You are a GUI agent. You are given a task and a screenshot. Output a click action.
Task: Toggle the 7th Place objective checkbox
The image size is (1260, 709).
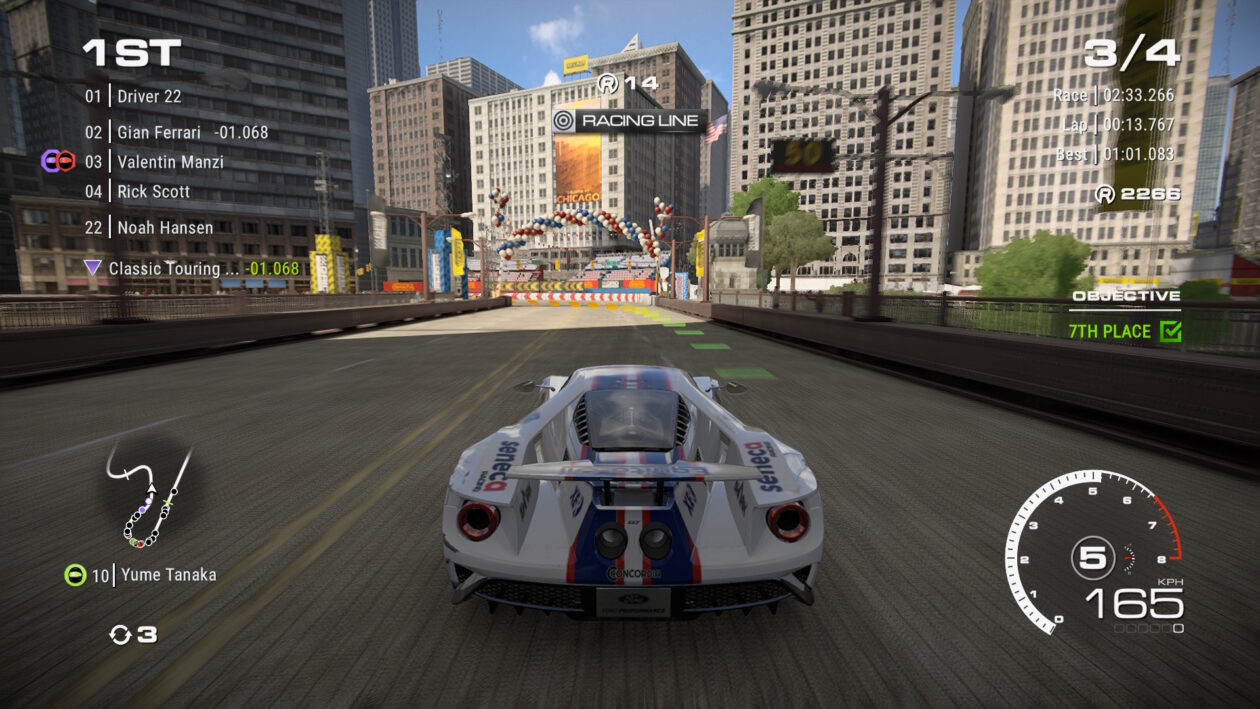[x=1170, y=331]
